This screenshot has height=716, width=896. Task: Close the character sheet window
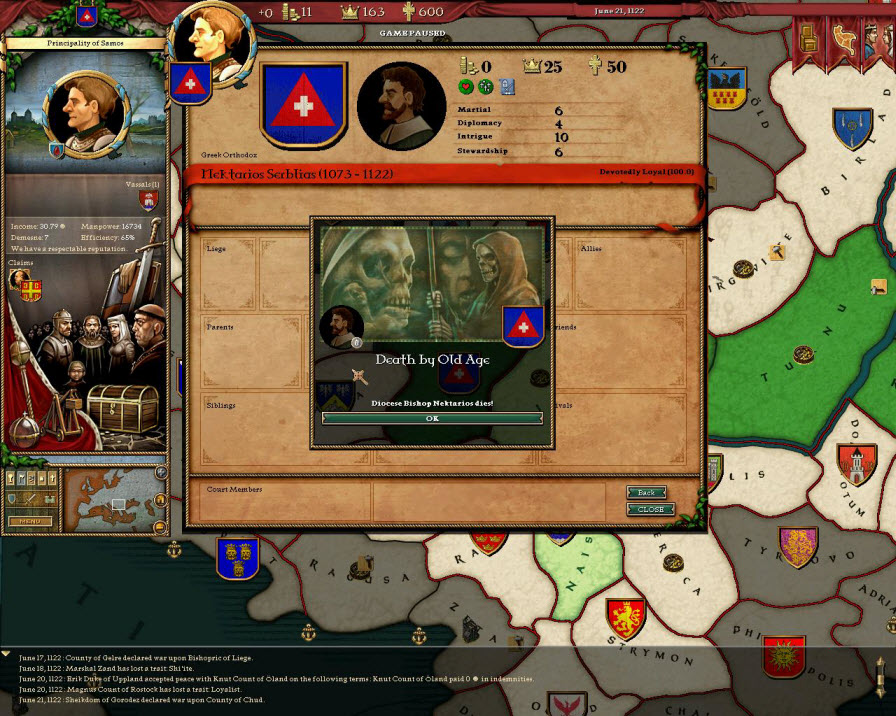(x=650, y=509)
